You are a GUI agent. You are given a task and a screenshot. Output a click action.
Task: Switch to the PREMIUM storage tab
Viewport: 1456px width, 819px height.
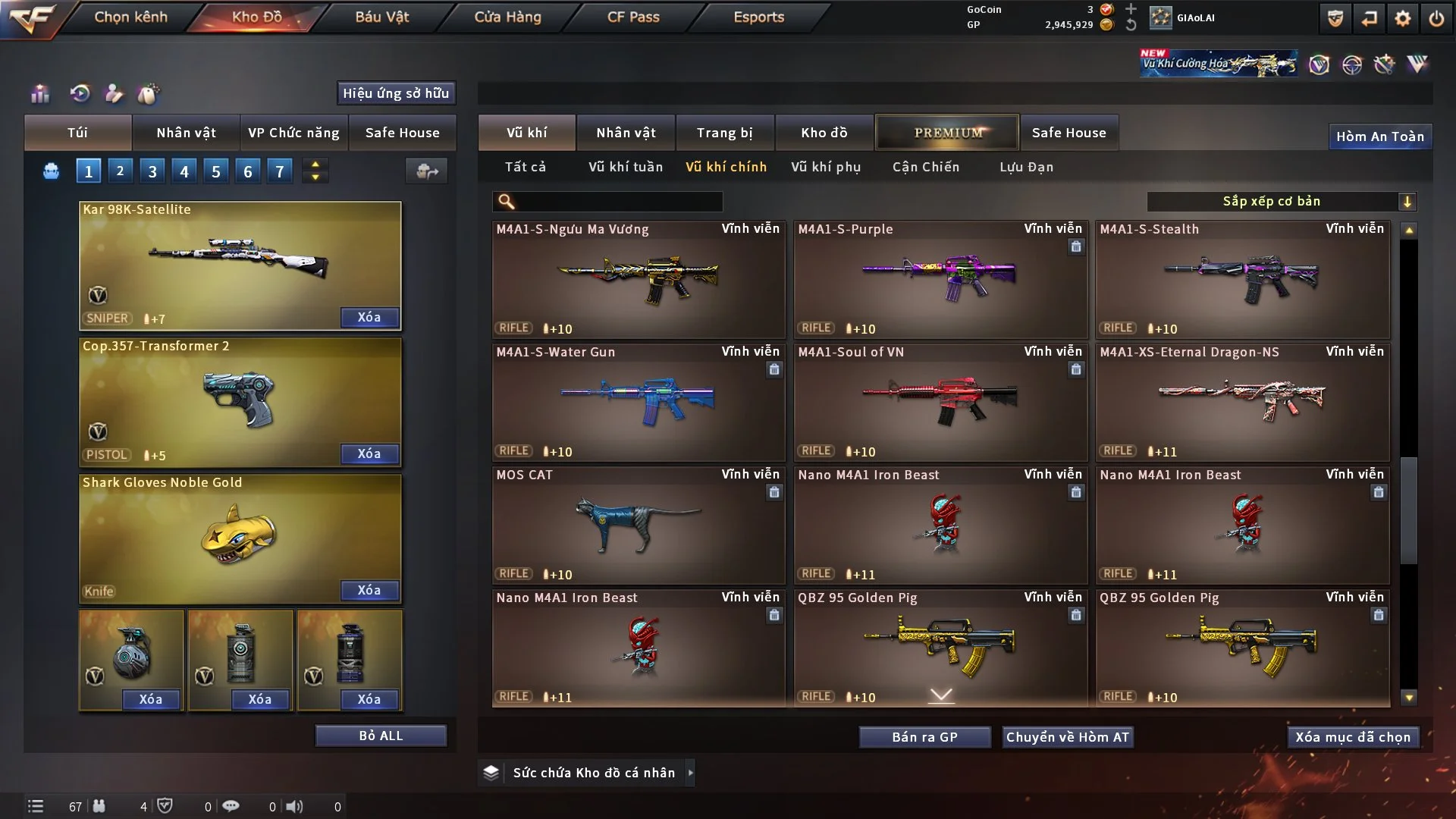(947, 133)
